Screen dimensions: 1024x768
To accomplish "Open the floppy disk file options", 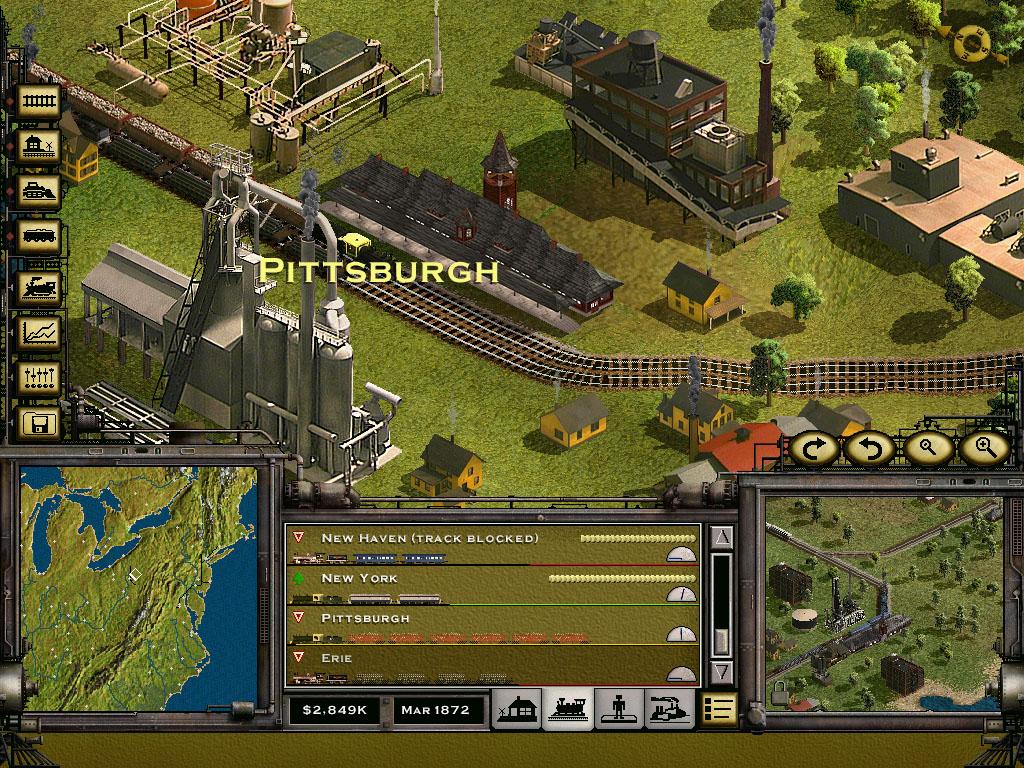I will [40, 424].
